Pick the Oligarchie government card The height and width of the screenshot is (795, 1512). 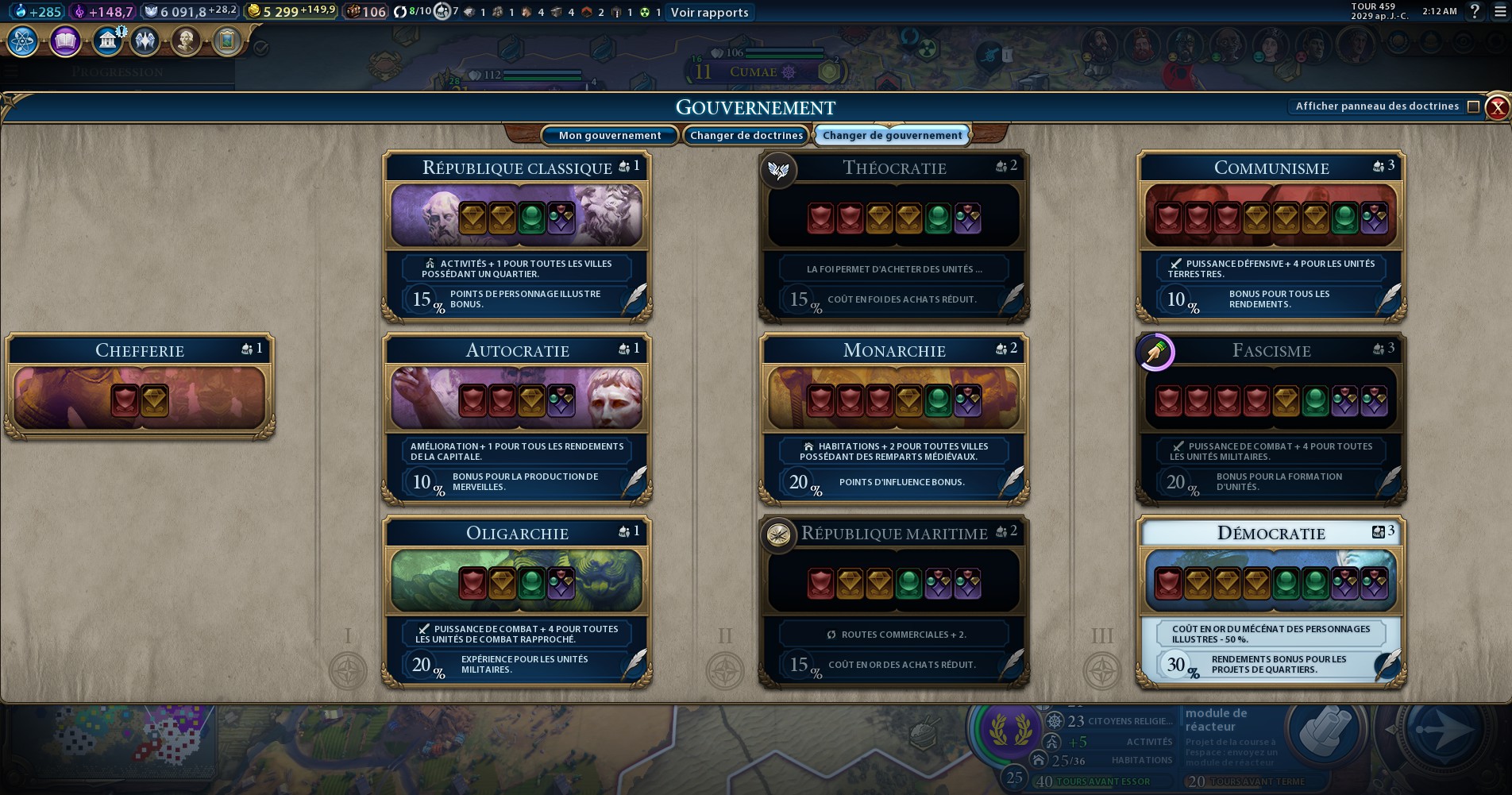517,602
